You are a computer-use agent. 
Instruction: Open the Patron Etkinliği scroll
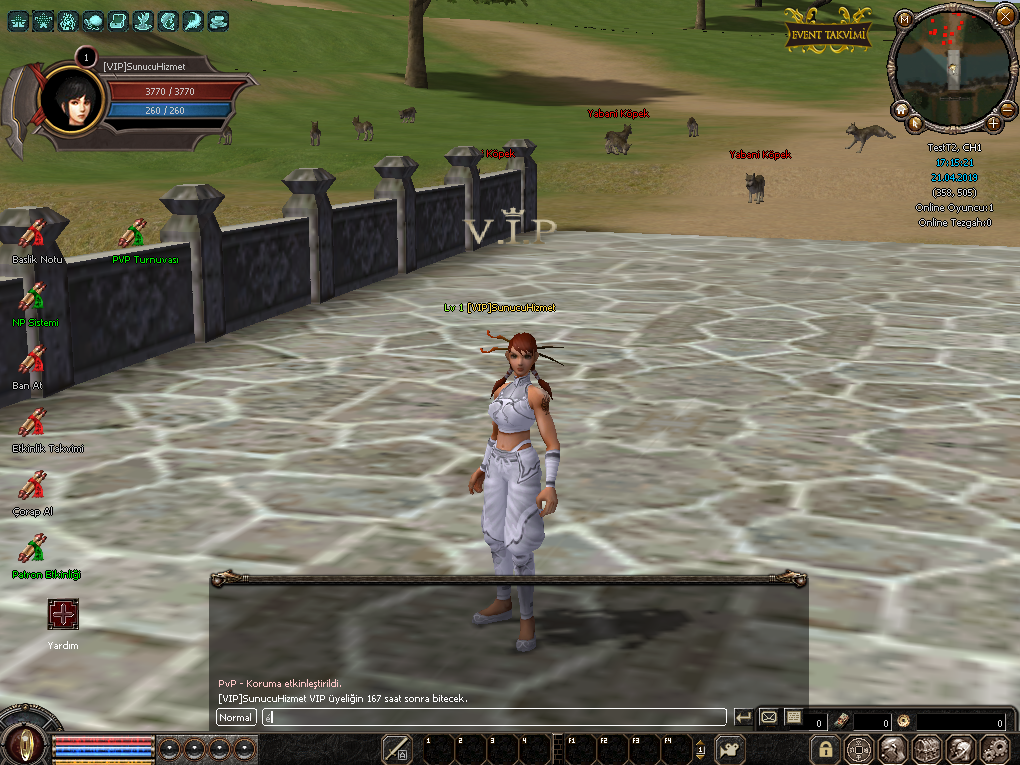tap(33, 549)
